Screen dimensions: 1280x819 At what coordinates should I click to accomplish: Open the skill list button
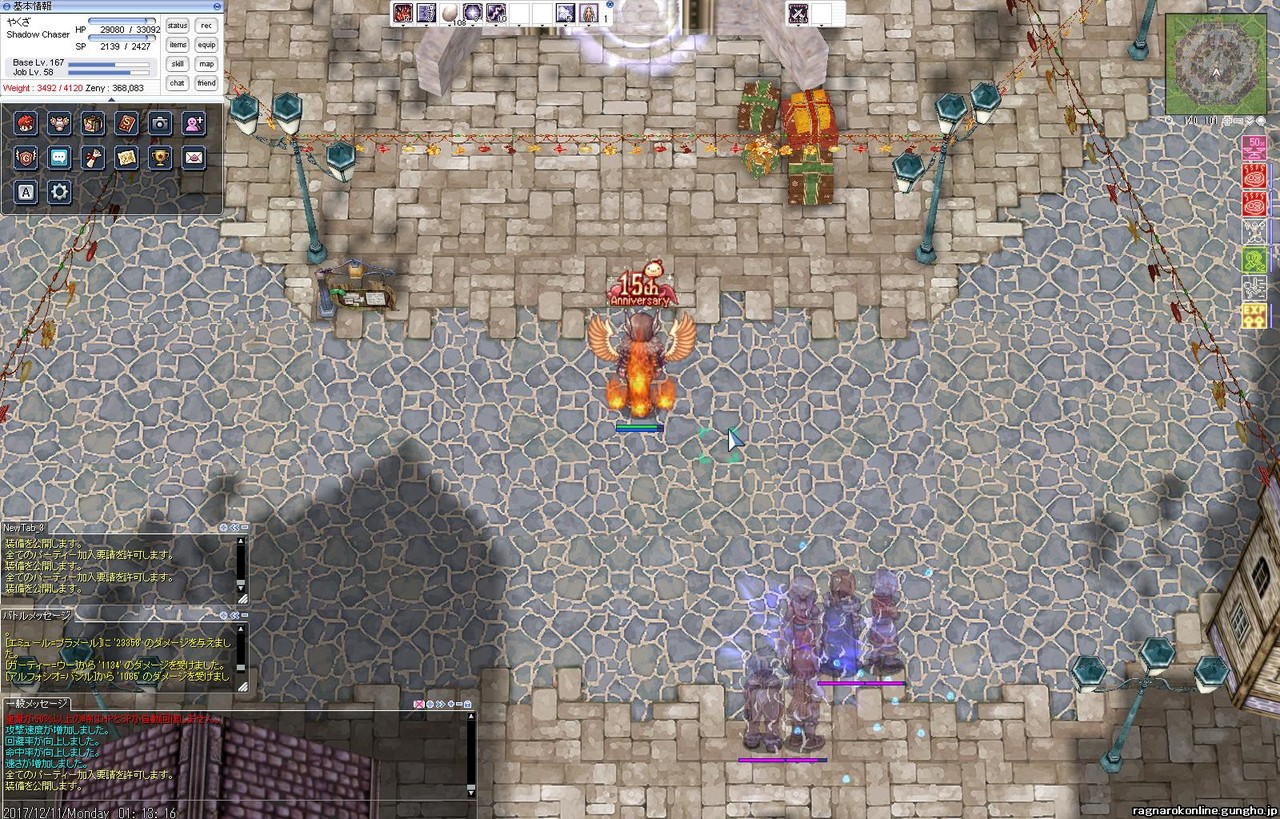tap(177, 64)
